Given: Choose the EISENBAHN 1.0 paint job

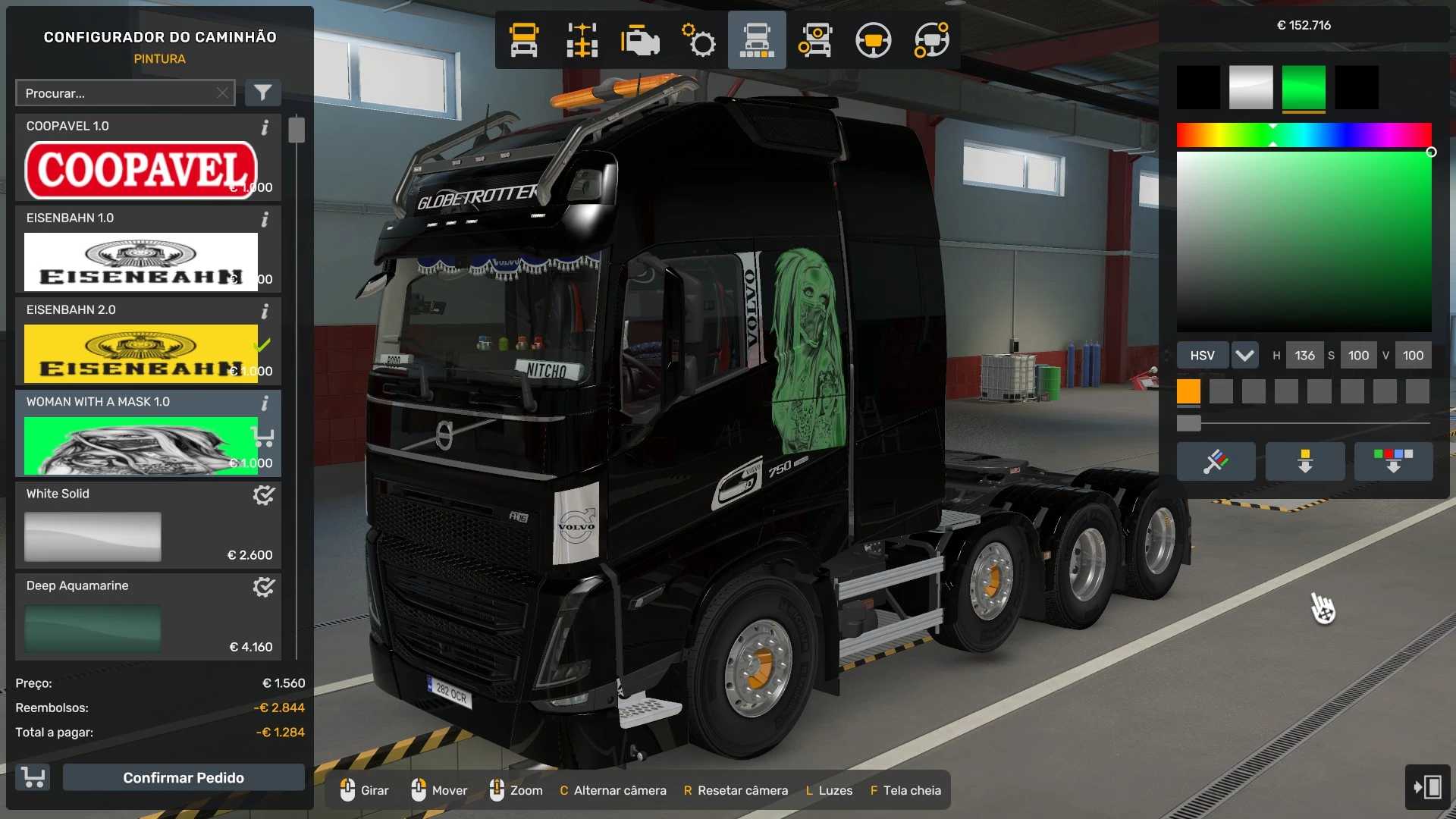Looking at the screenshot, I should tap(141, 261).
